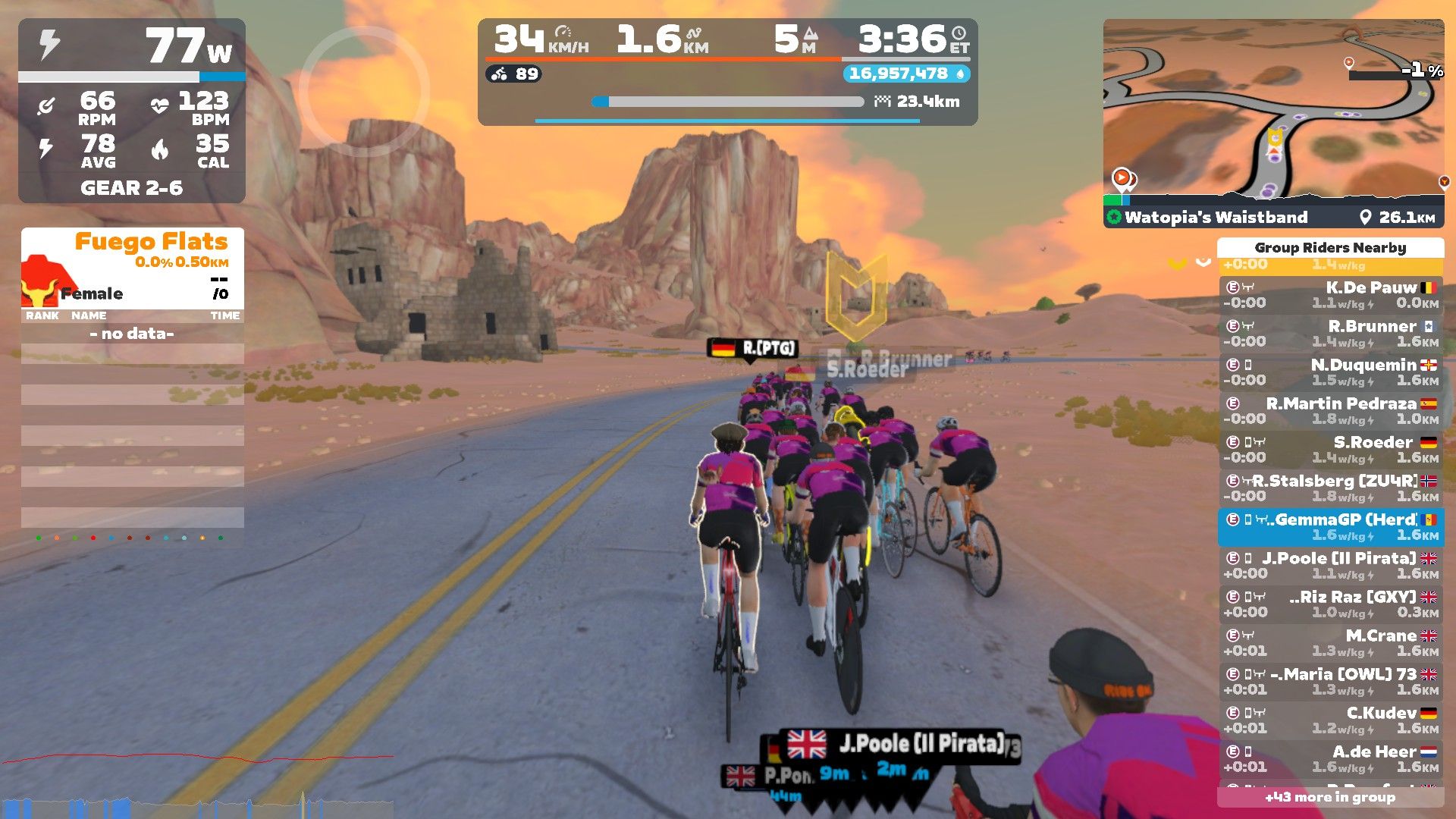Viewport: 1456px width, 819px height.
Task: Pick S.Roeder from the nearby riders list
Action: 1331,450
